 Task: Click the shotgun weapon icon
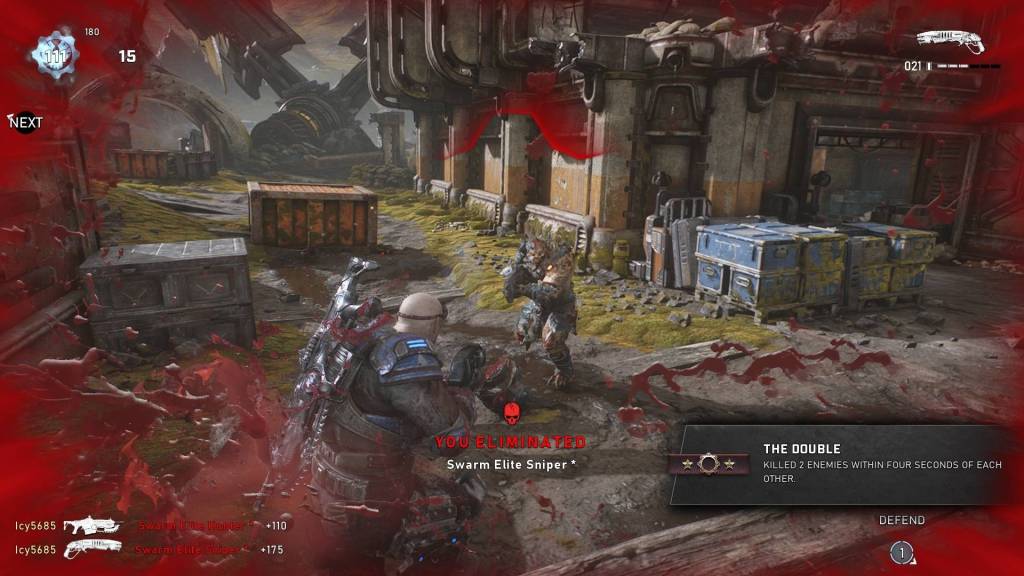click(950, 40)
